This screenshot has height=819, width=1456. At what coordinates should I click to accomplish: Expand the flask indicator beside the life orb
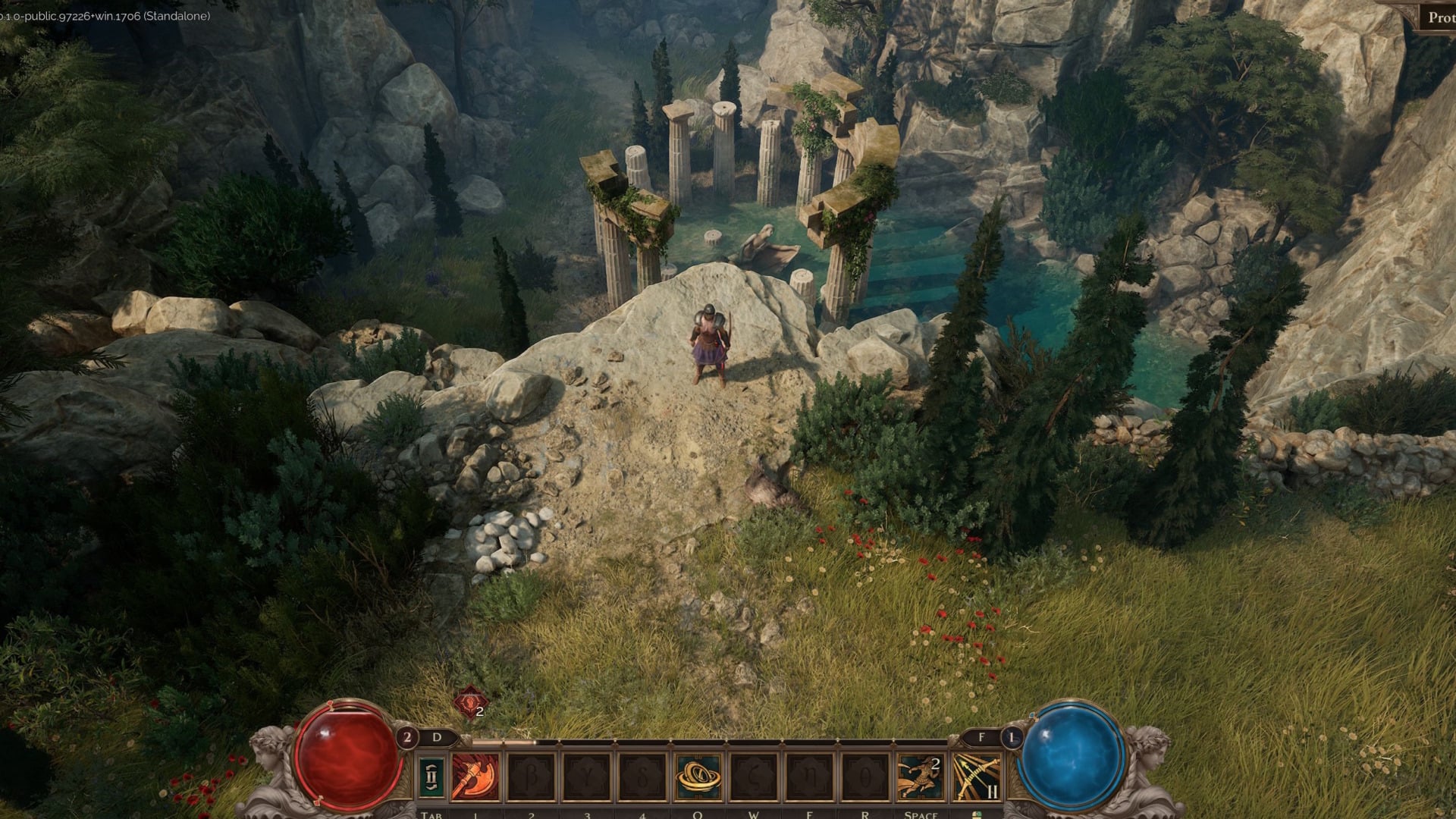pos(408,736)
